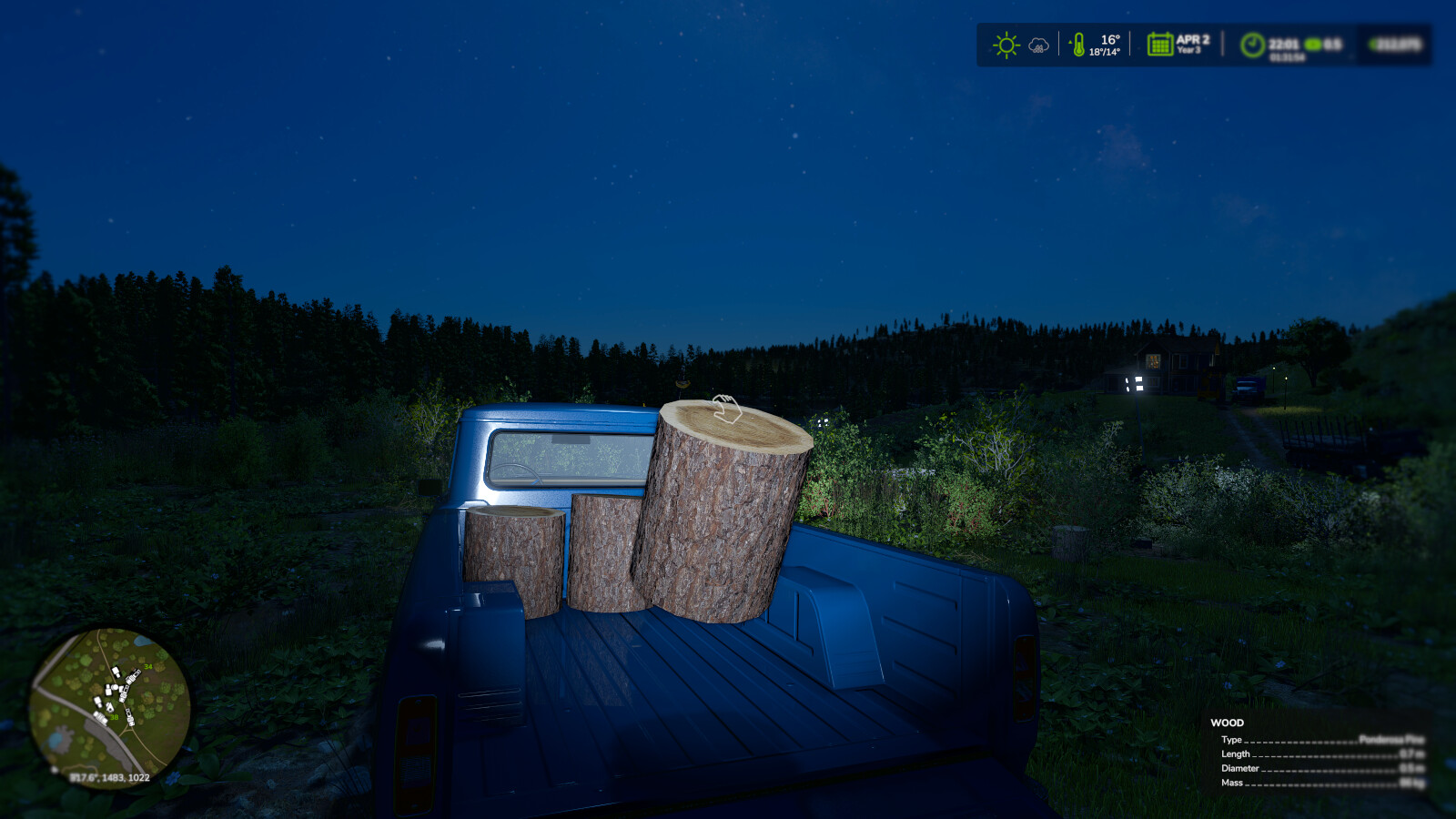
Task: Click the sun weather icon
Action: tap(1005, 44)
